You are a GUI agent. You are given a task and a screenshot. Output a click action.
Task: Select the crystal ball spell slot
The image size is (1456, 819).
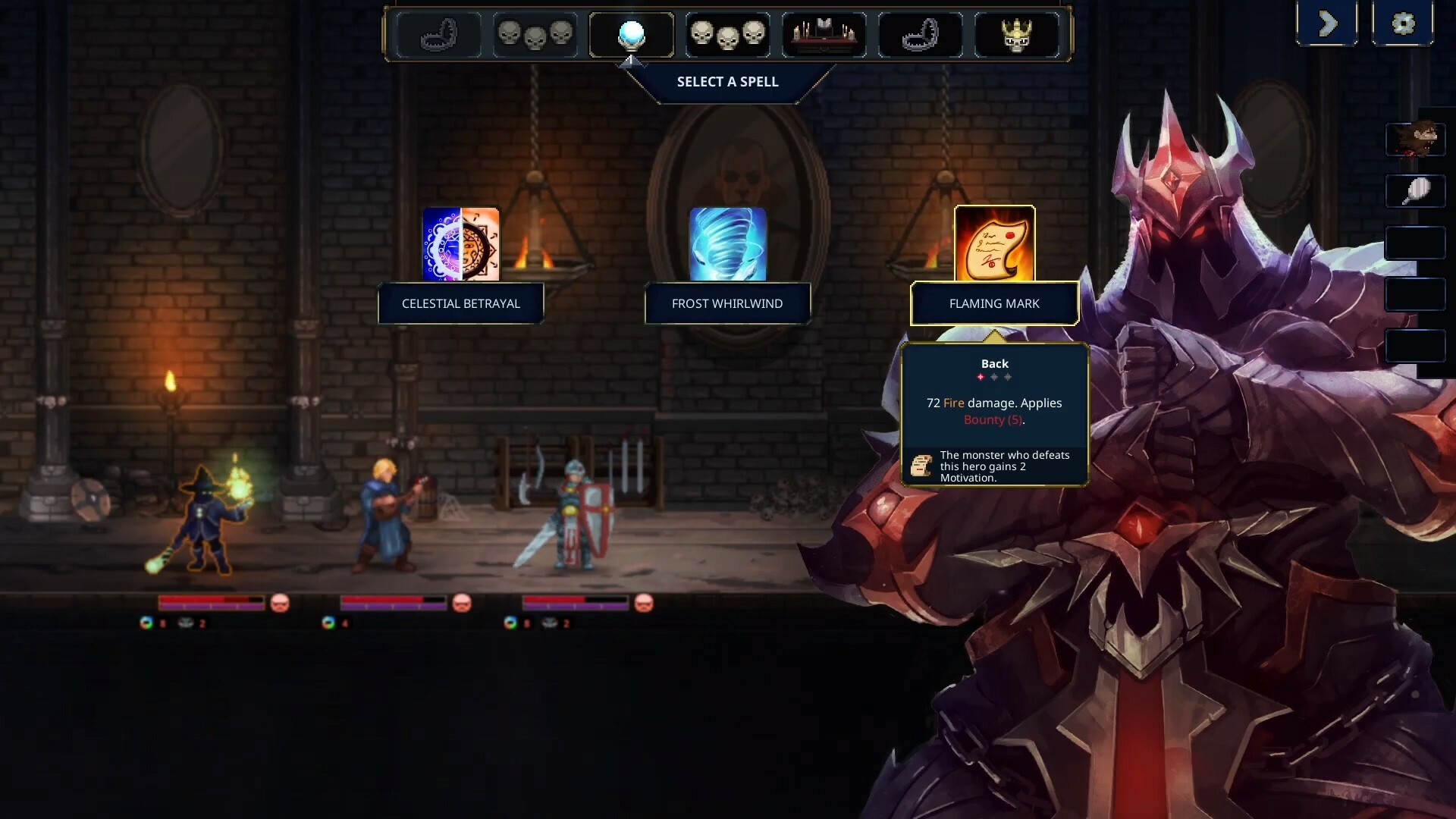[x=632, y=34]
